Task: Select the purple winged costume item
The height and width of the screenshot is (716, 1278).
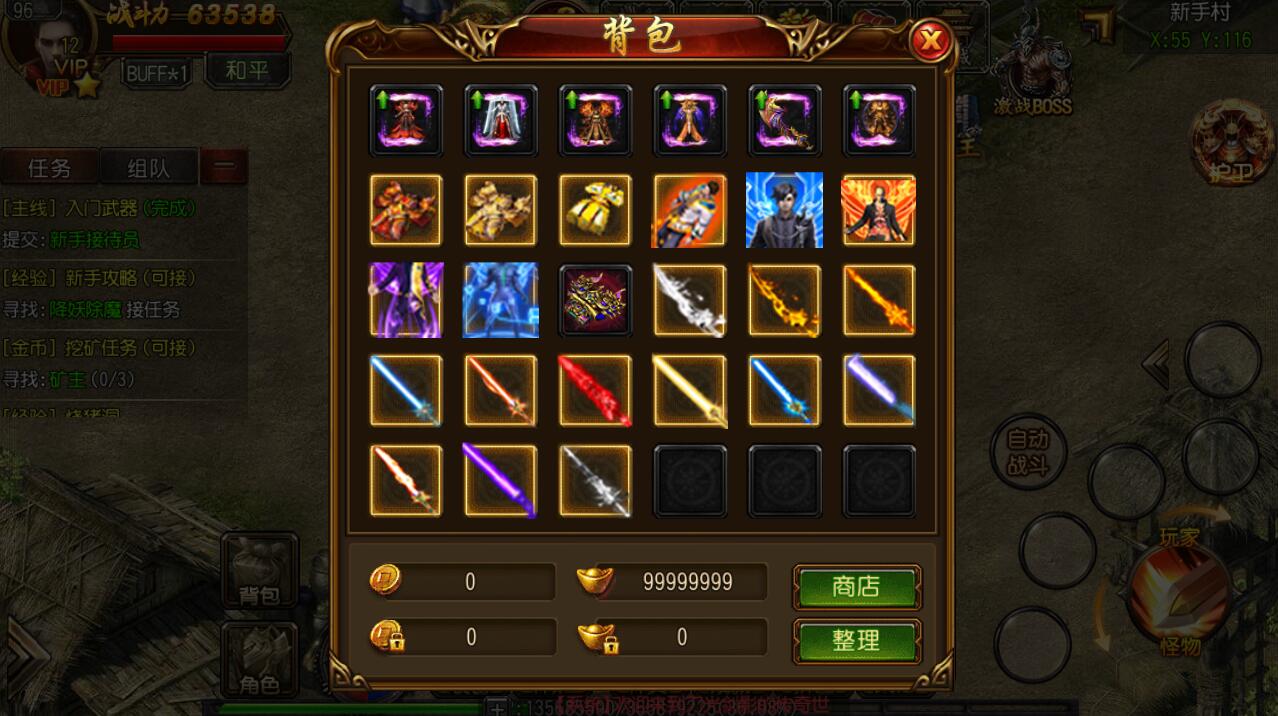Action: (x=406, y=301)
